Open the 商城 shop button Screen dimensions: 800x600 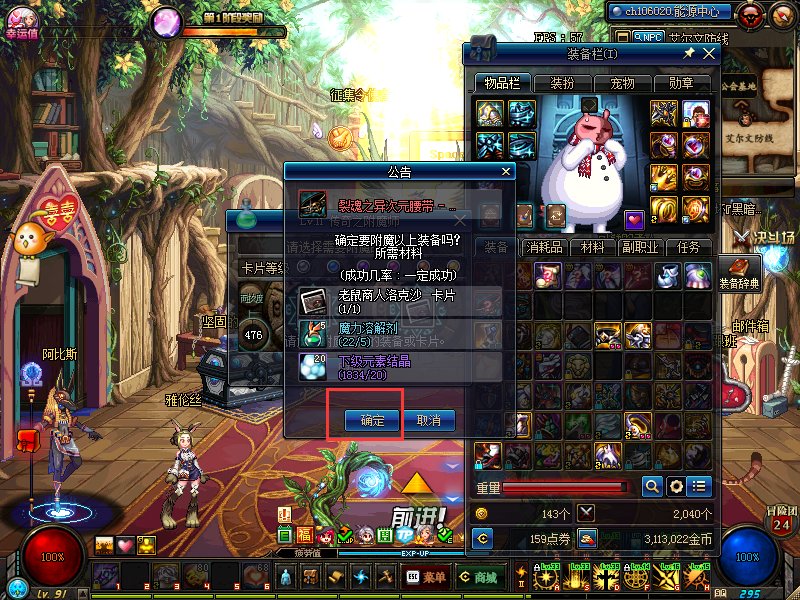[478, 577]
